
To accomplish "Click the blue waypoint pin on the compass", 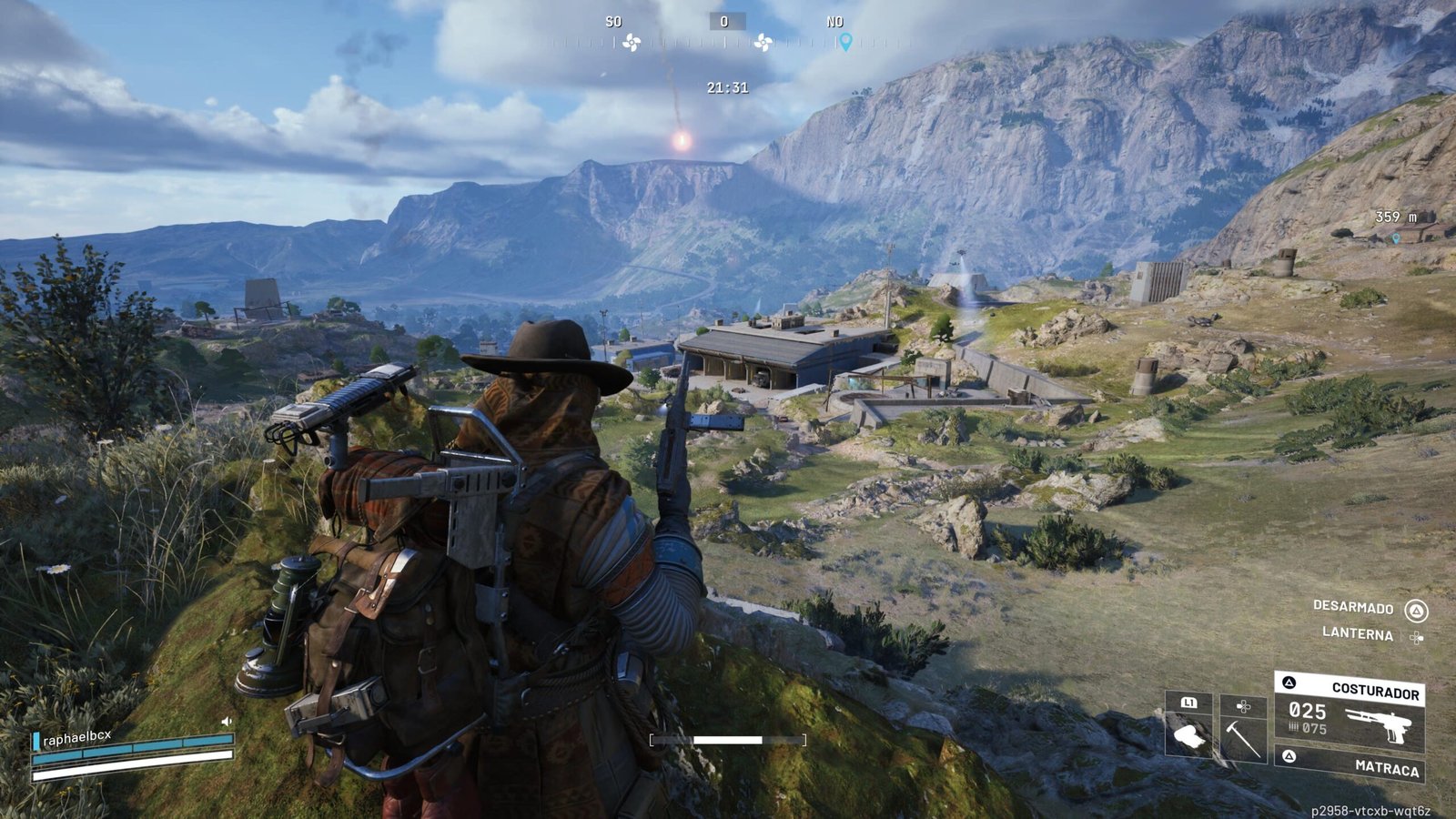I will (845, 42).
